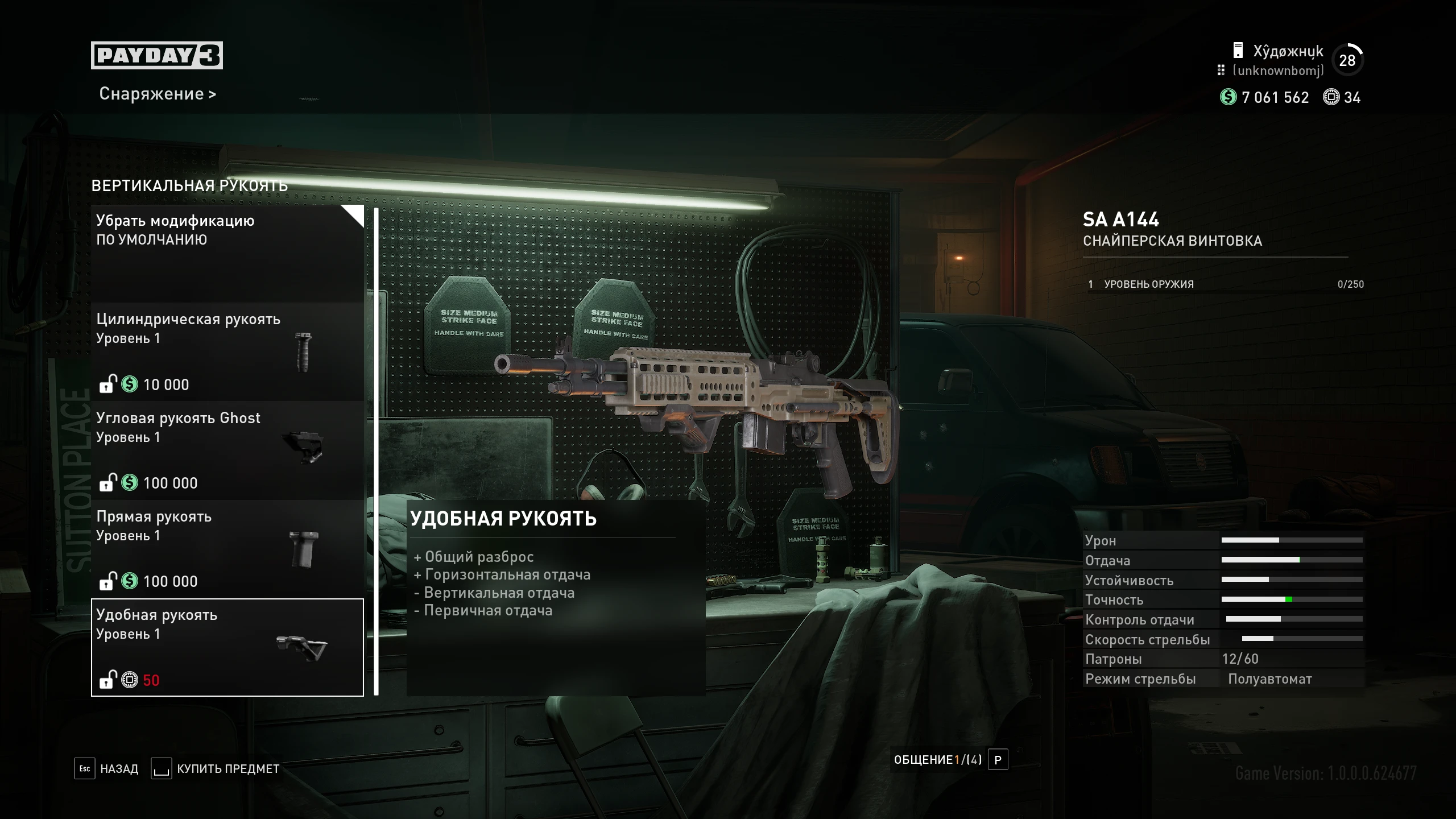Click the P key icon beside ОБЩЕНИЕ
Image resolution: width=1456 pixels, height=819 pixels.
[x=997, y=759]
